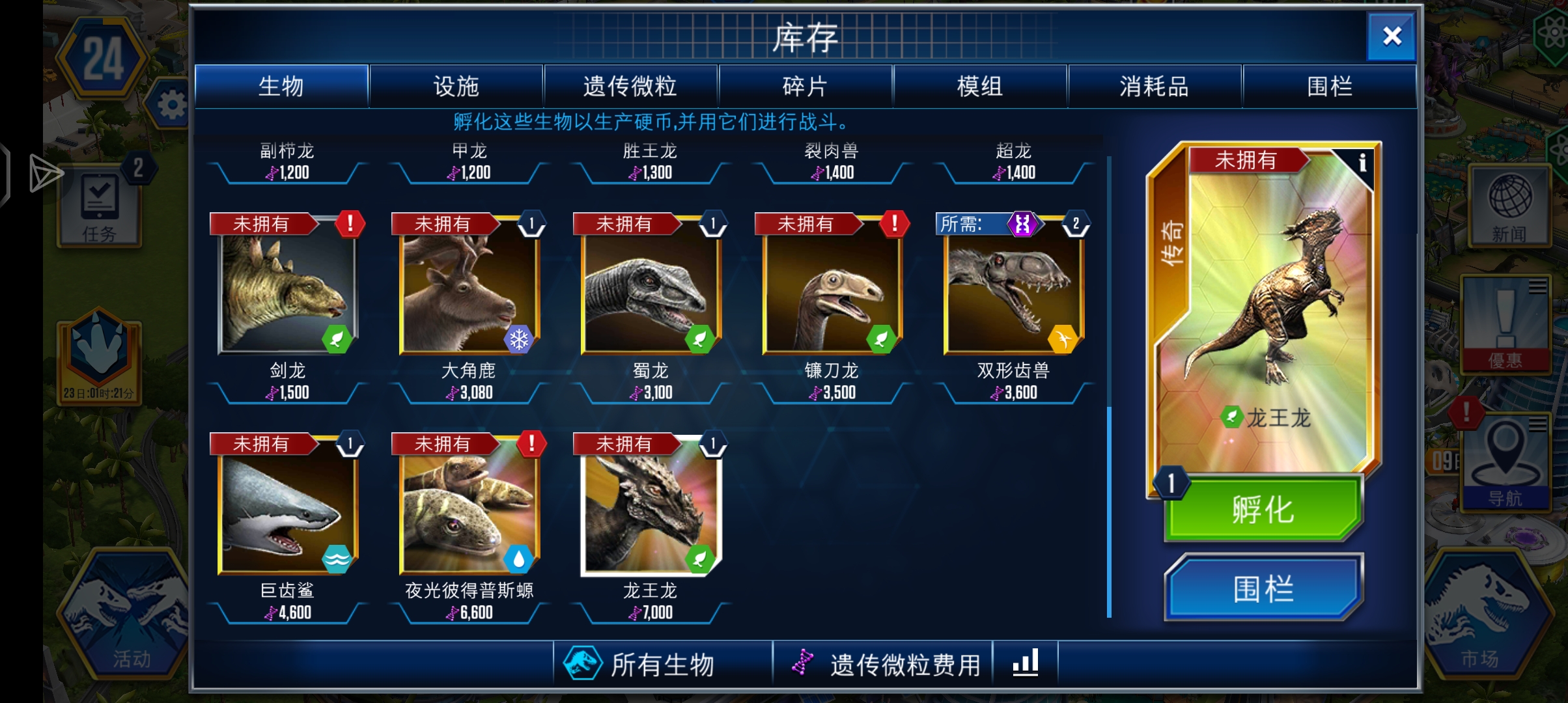Viewport: 1568px width, 703px height.
Task: Switch to the 消耗品 tab
Action: (1151, 85)
